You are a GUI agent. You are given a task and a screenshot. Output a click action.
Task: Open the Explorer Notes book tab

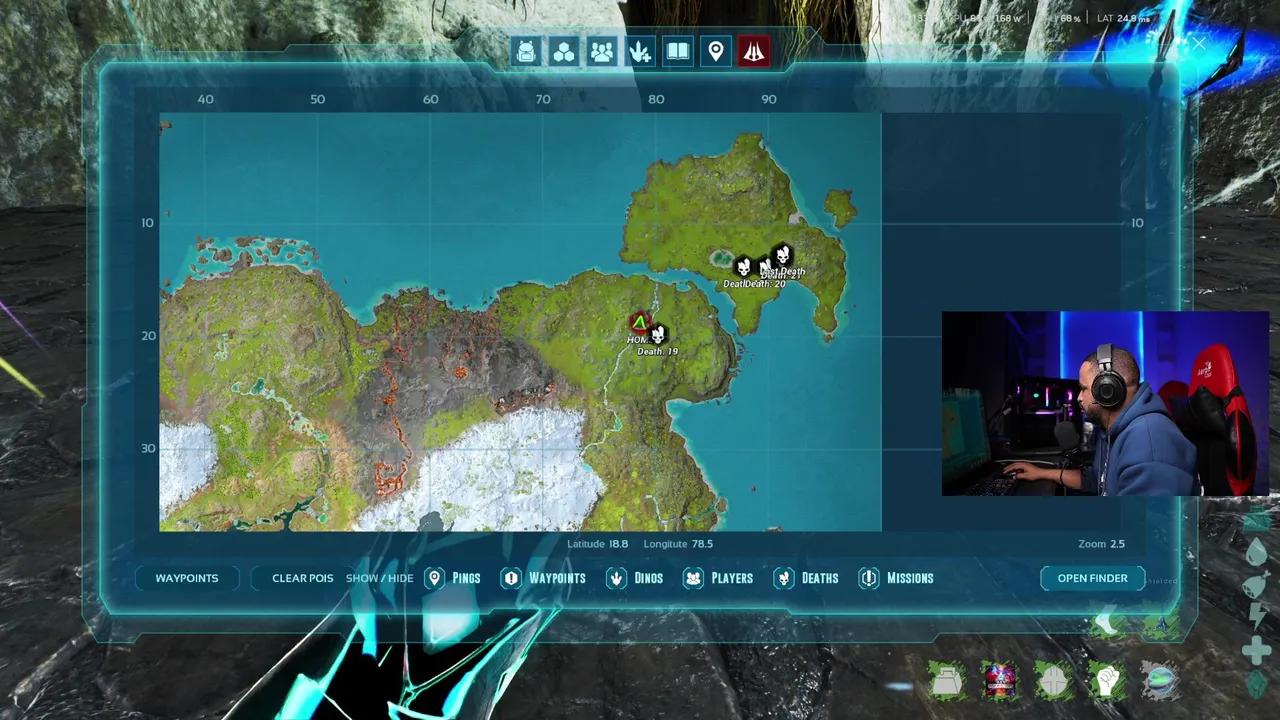tap(677, 51)
